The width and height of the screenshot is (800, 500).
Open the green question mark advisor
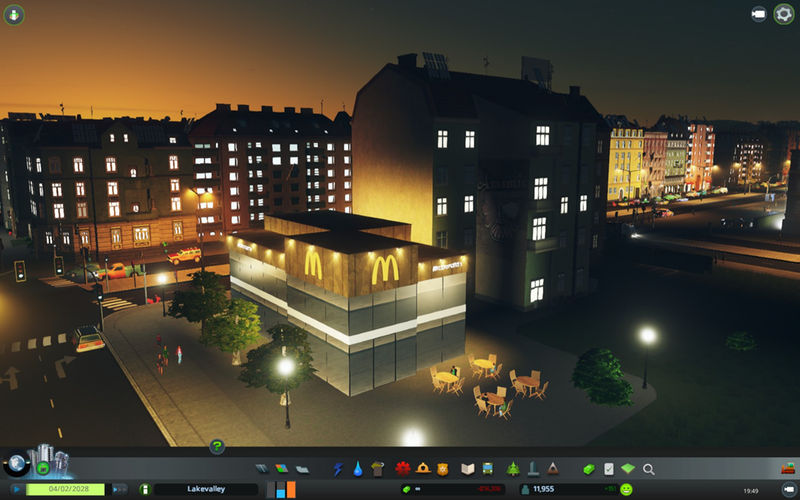(216, 446)
